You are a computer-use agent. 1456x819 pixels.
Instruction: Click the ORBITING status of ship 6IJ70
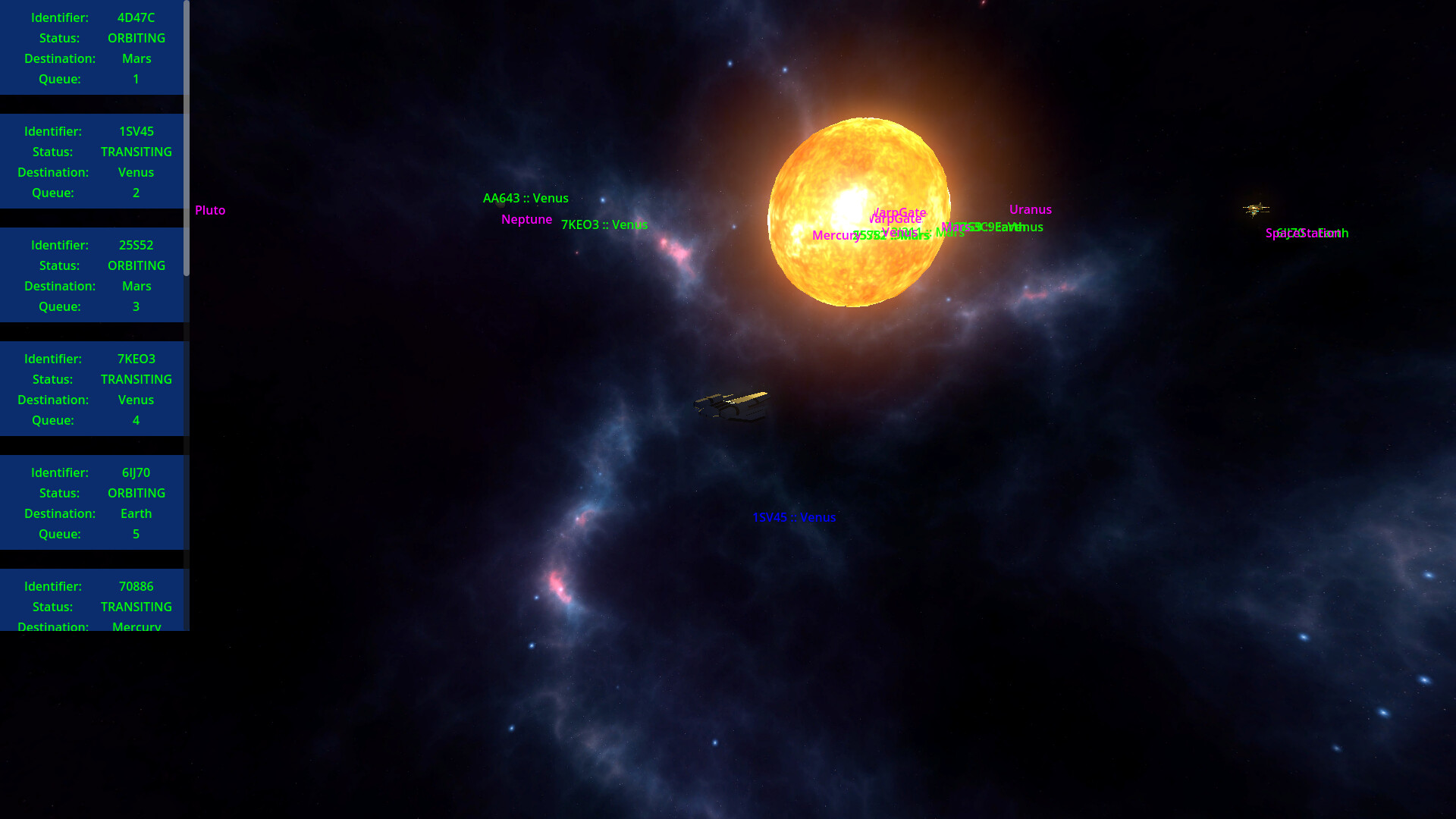(136, 493)
